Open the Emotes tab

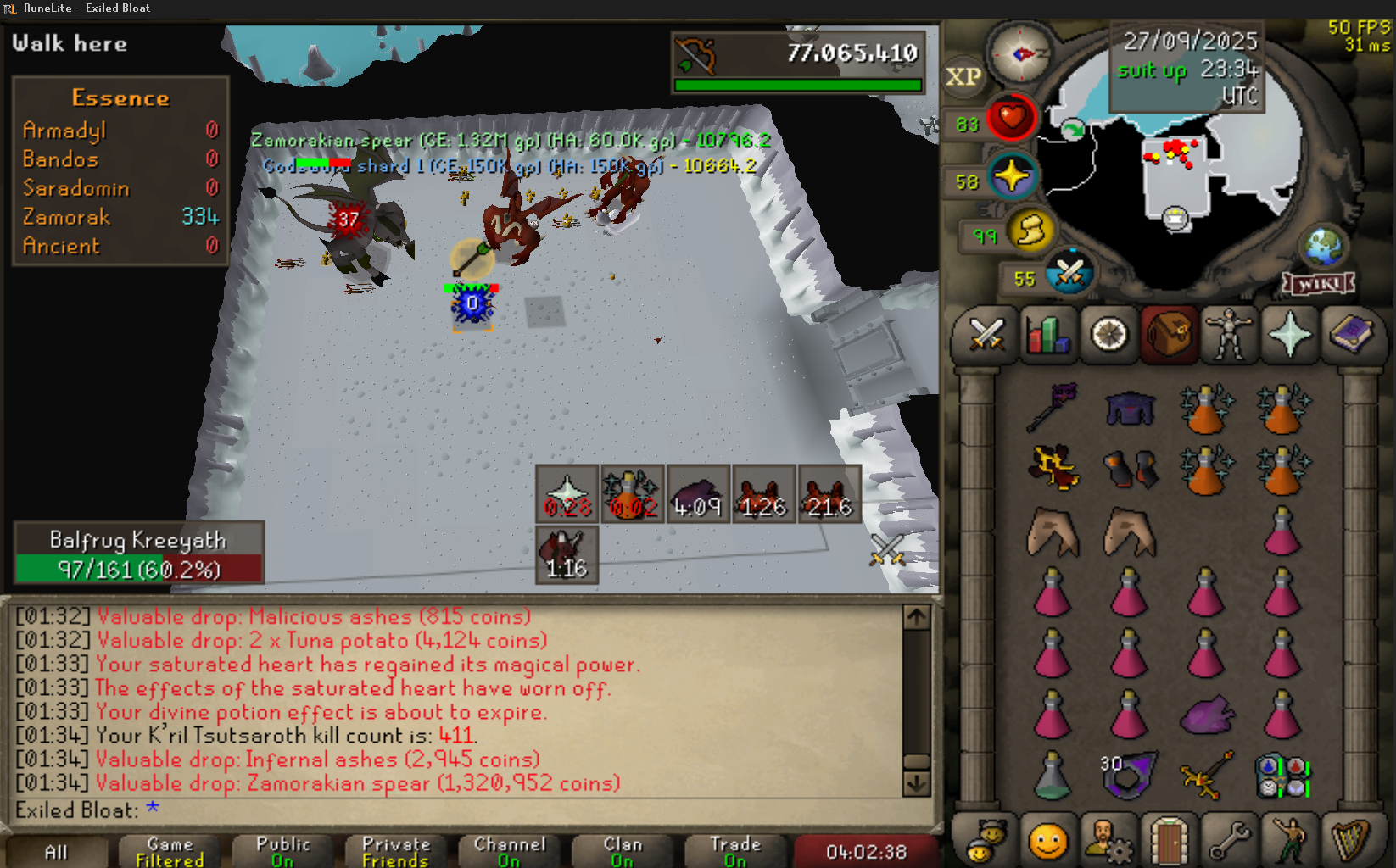click(1290, 843)
